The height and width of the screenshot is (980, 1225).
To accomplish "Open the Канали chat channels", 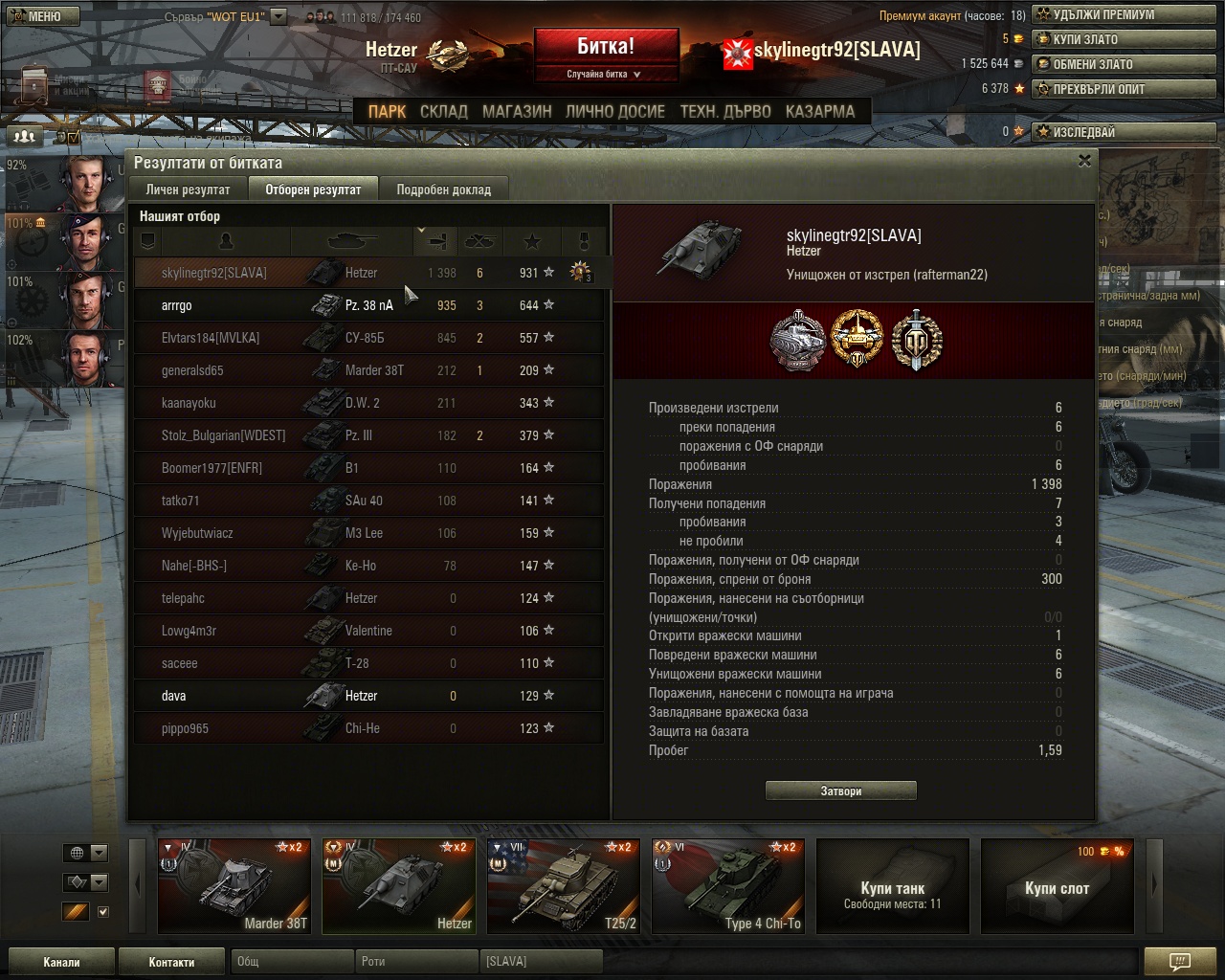I will click(x=61, y=962).
